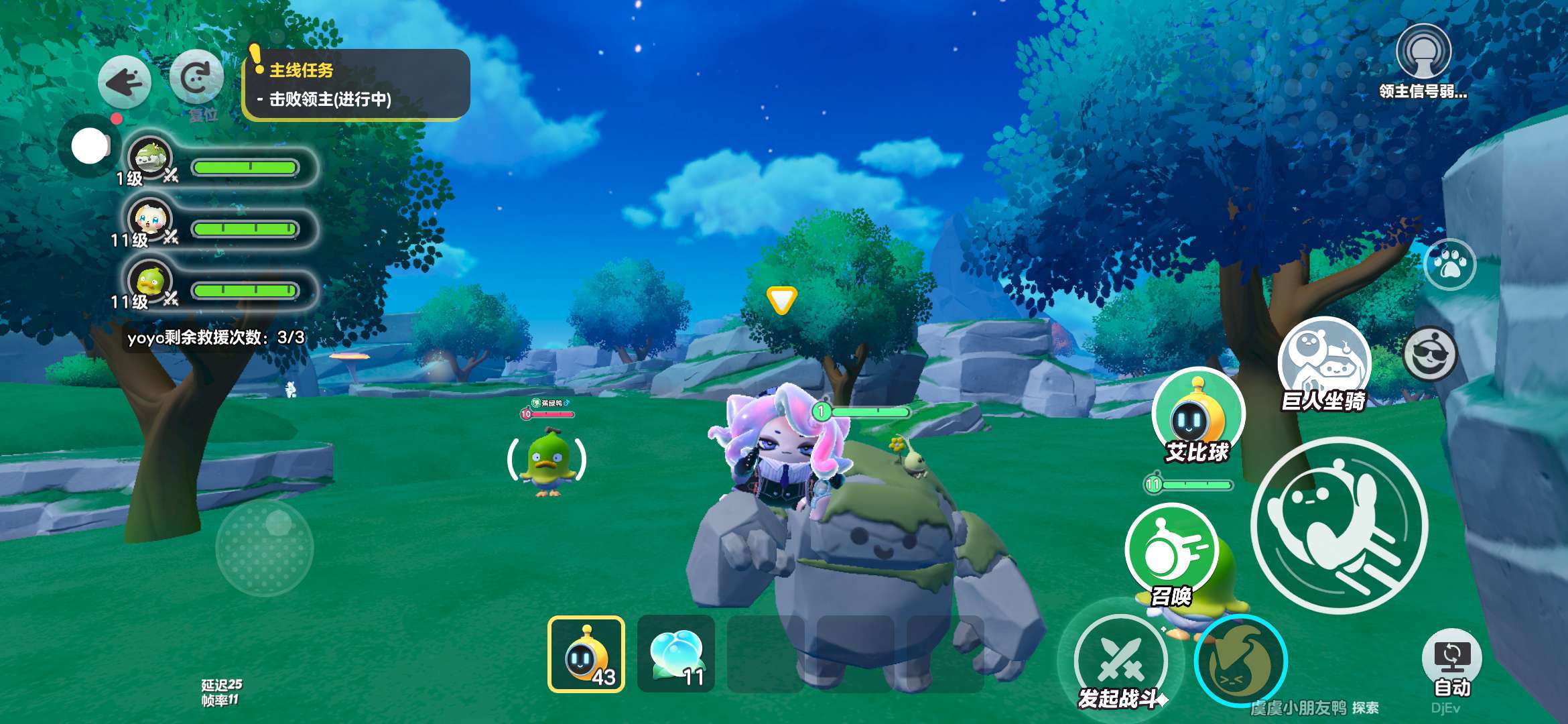Select the level 11 green duck pet portrait
Image resolution: width=1568 pixels, height=724 pixels.
point(150,282)
